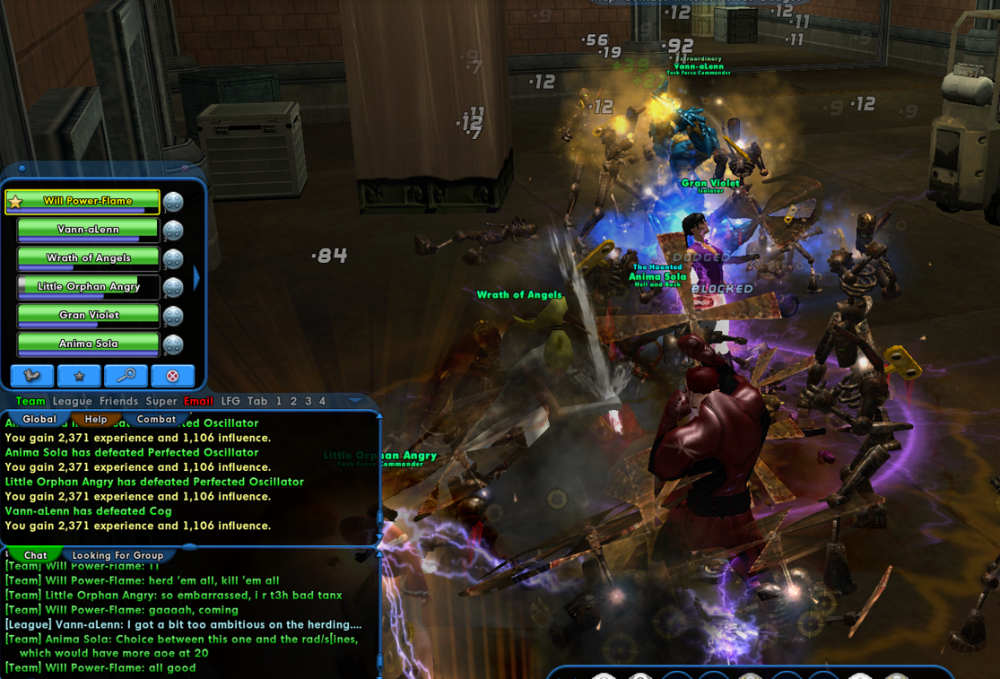This screenshot has width=1000, height=679.
Task: Select Wrath of Angels in team panel
Action: coord(88,258)
